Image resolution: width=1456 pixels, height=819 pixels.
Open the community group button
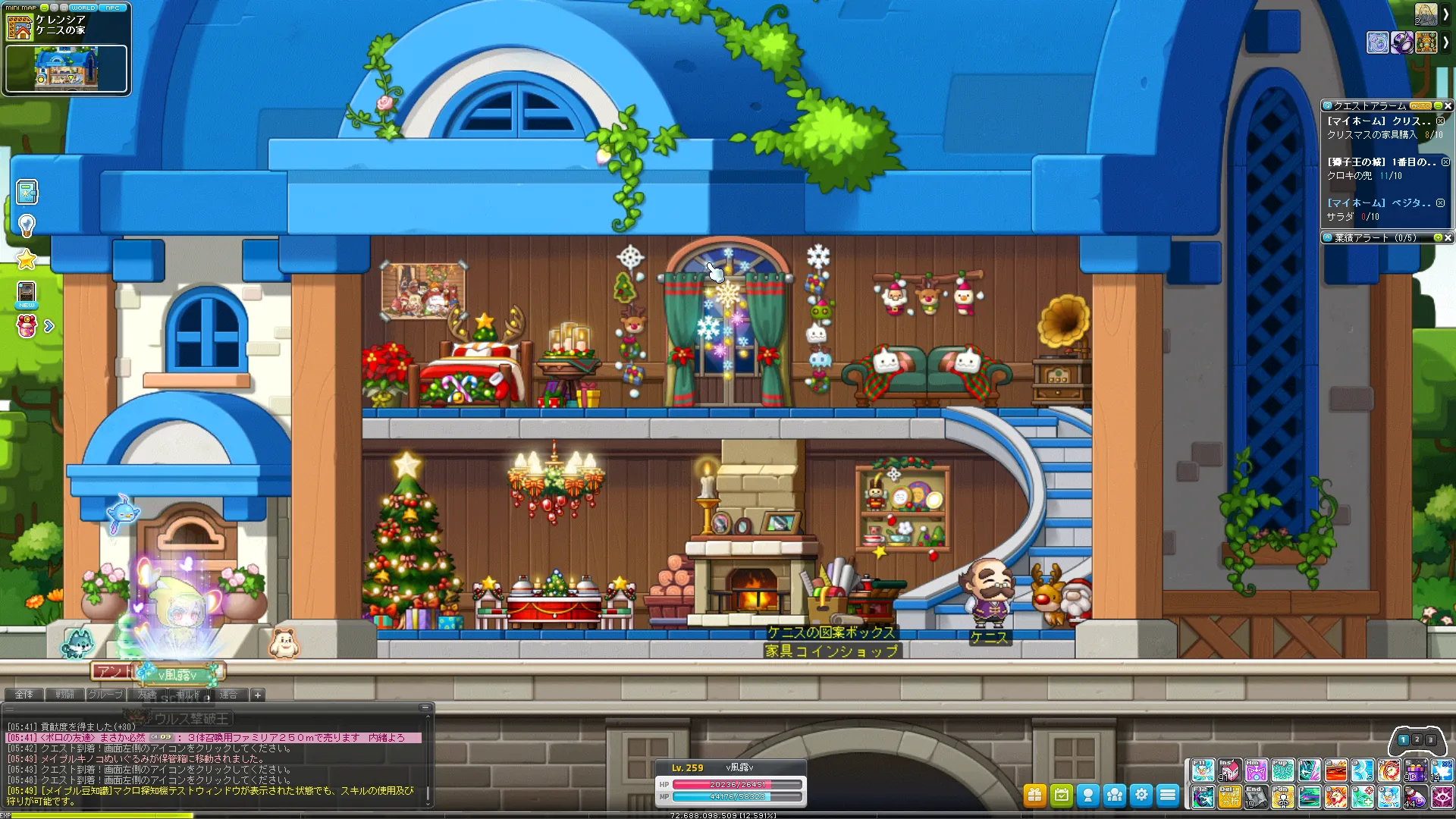click(x=1115, y=795)
